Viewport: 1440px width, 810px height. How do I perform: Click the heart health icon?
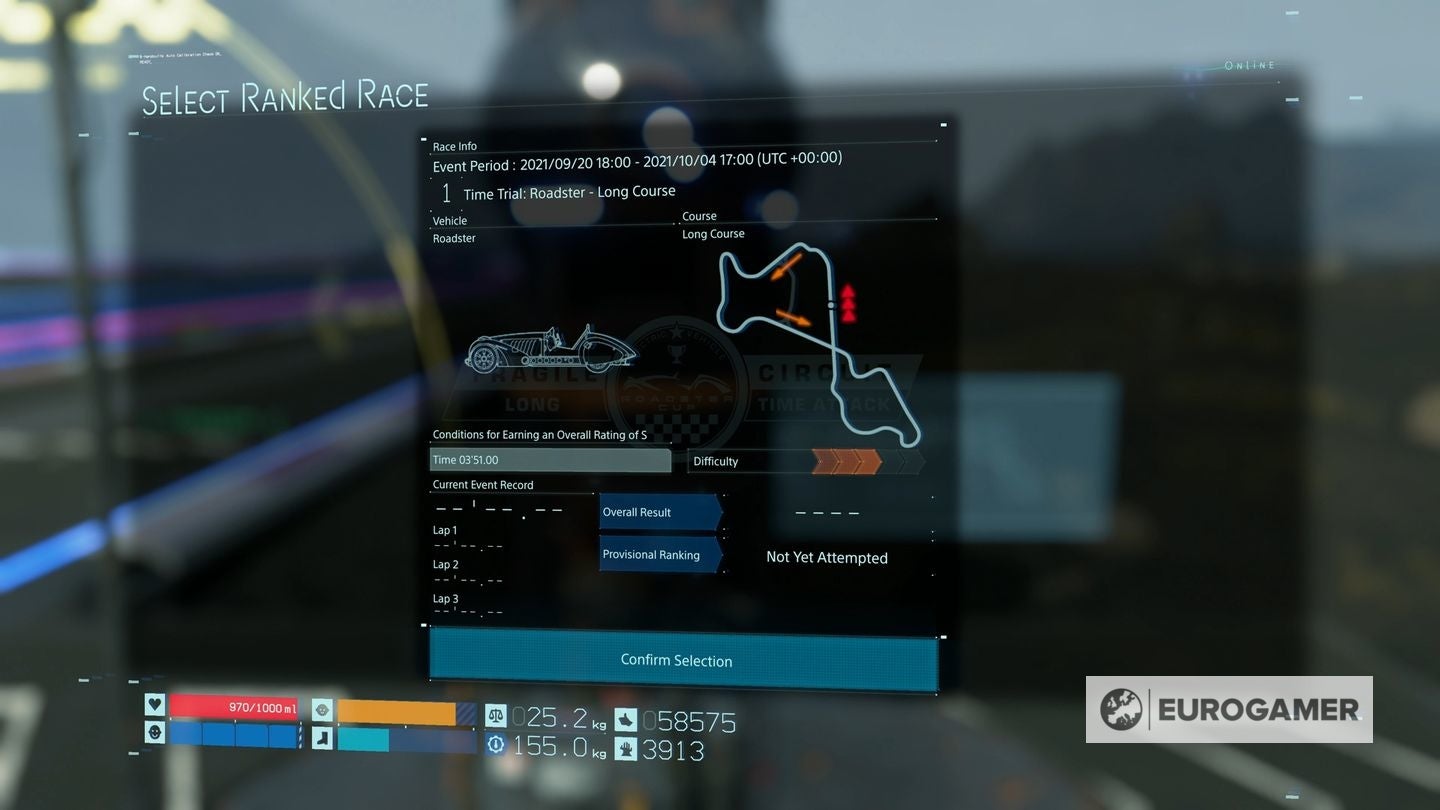(153, 705)
